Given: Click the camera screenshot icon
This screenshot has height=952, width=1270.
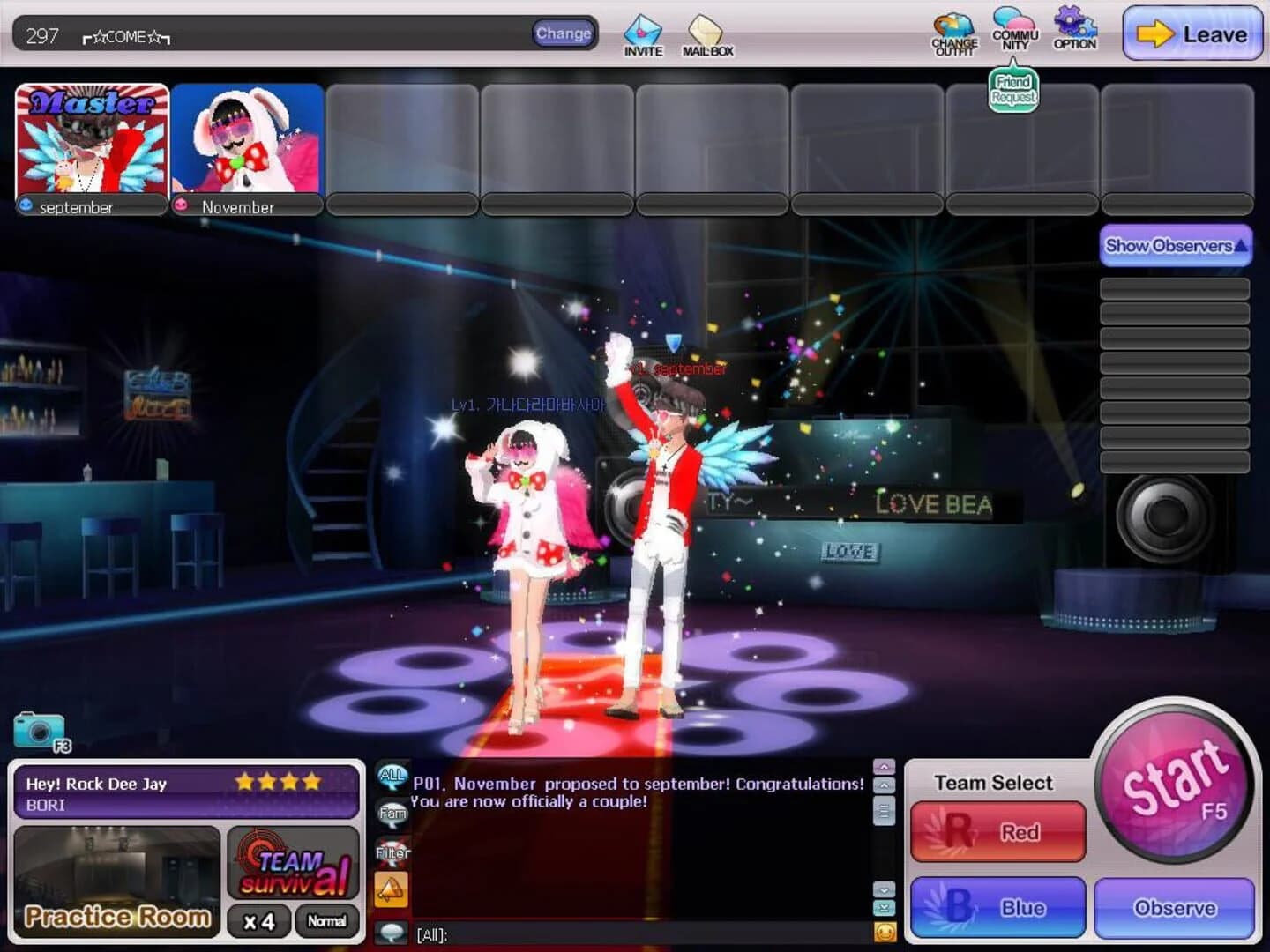Looking at the screenshot, I should coord(35,728).
